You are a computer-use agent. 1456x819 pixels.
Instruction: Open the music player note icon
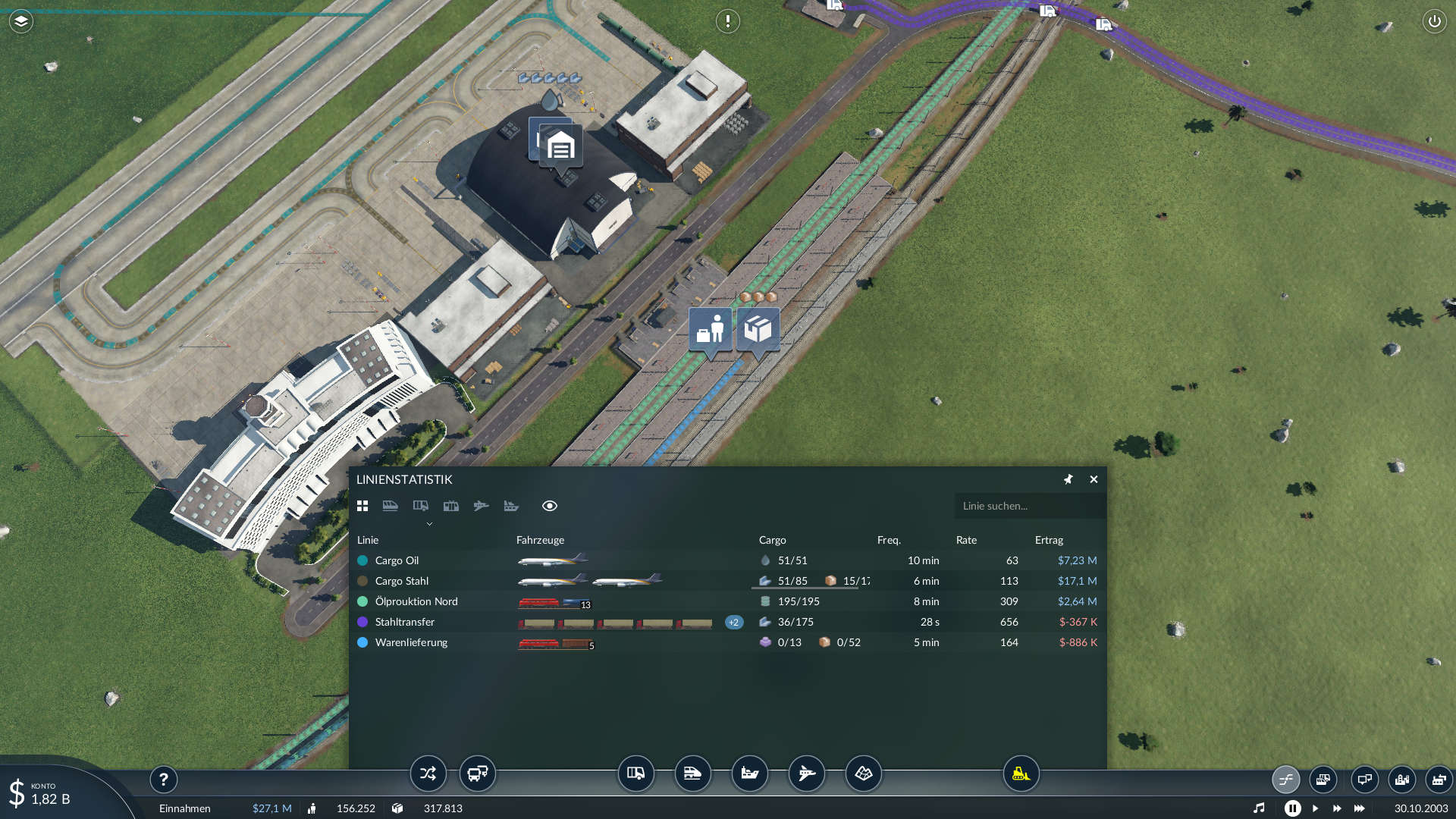coord(1259,808)
